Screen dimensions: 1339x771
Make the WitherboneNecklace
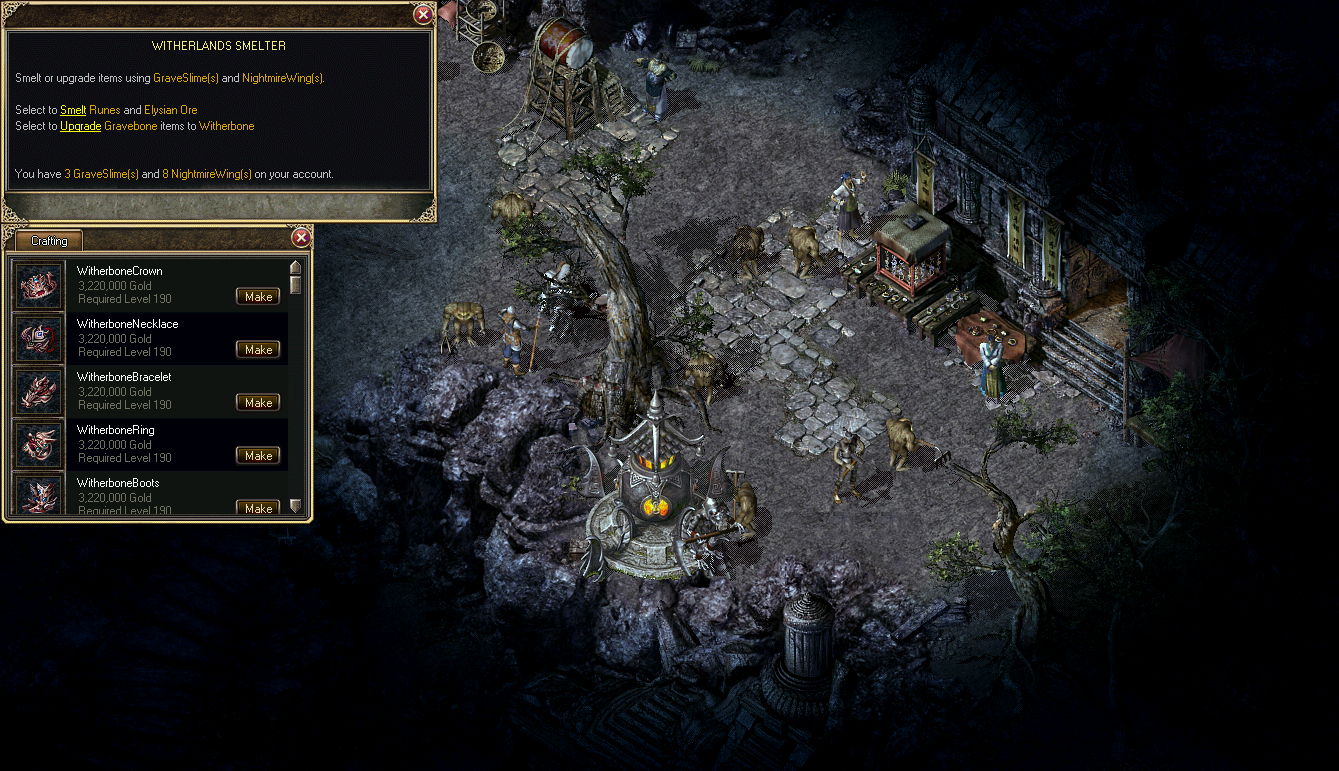pyautogui.click(x=258, y=349)
